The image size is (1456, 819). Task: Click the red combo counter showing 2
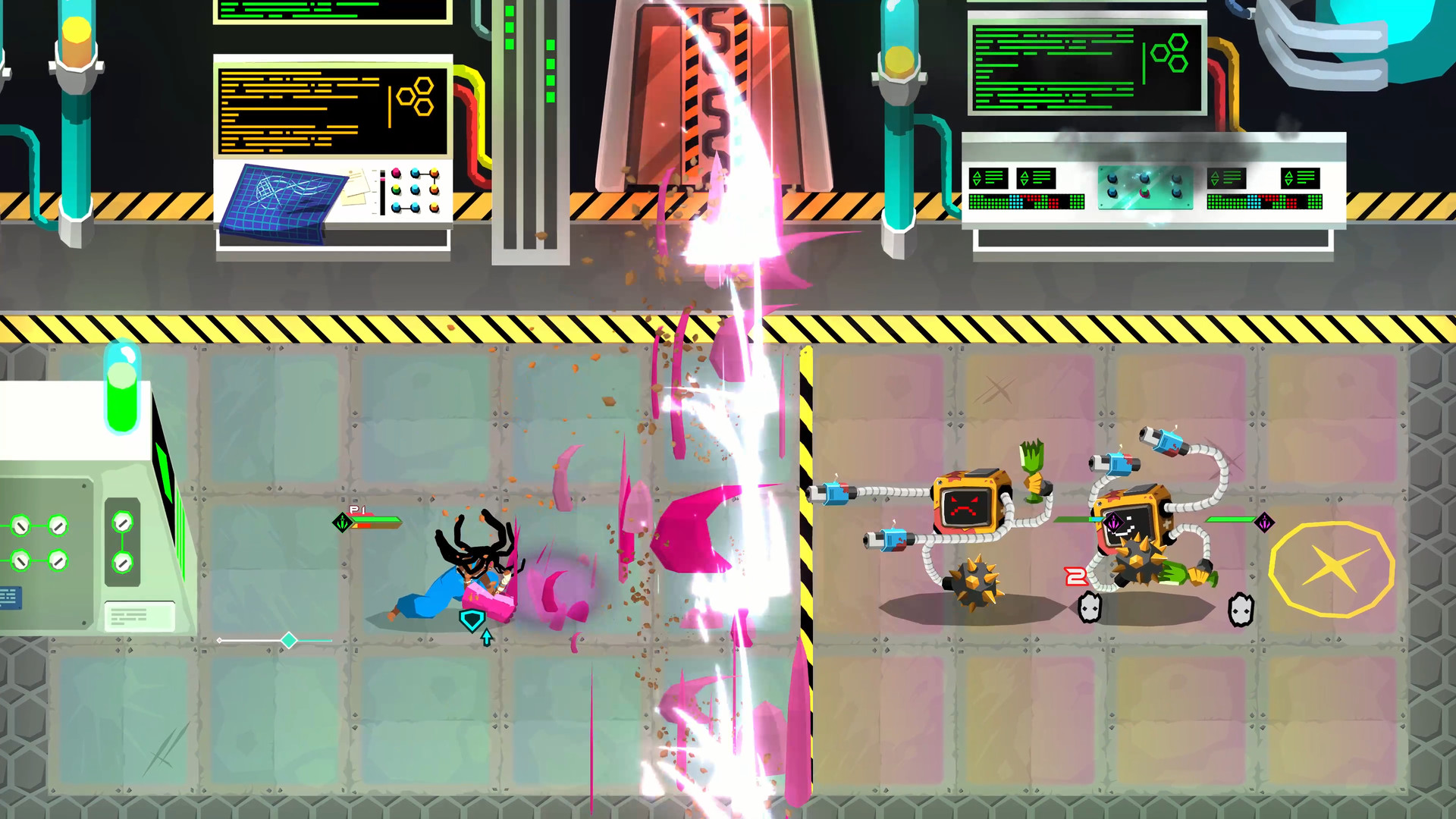pyautogui.click(x=1076, y=576)
